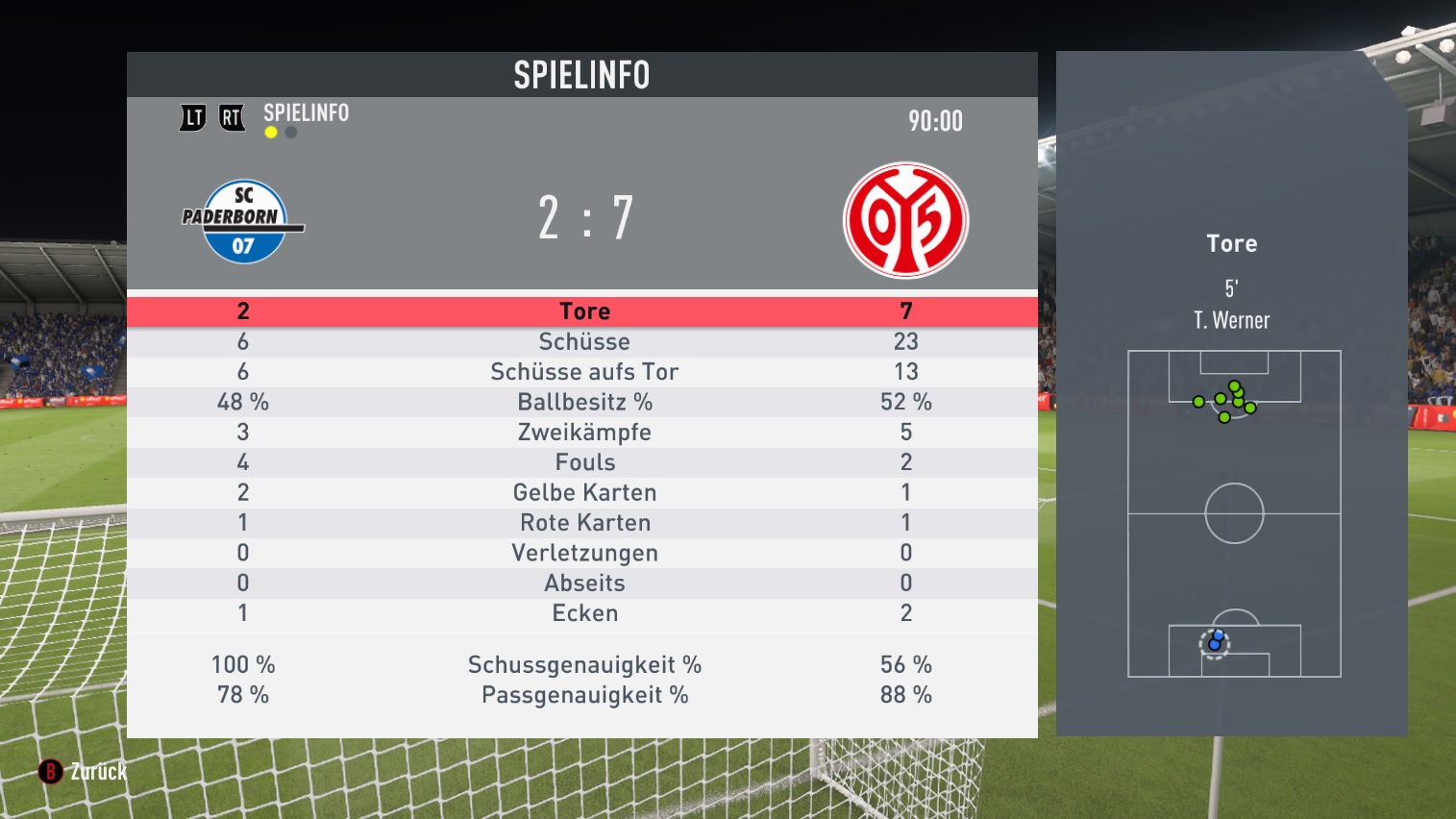Click the goal position pitch diagram
Image resolution: width=1456 pixels, height=819 pixels.
coord(1234,513)
